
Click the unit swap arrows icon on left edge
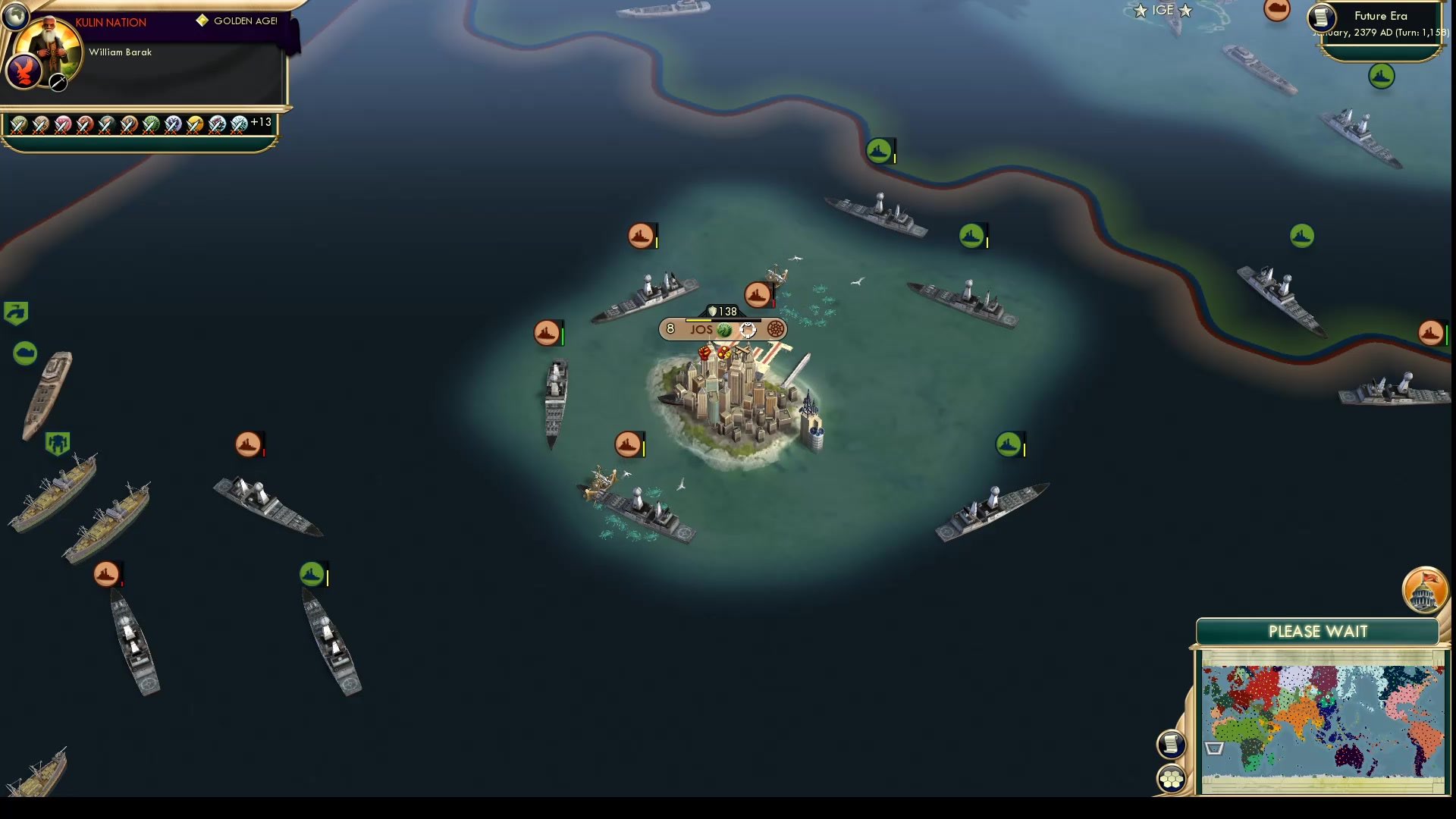16,312
